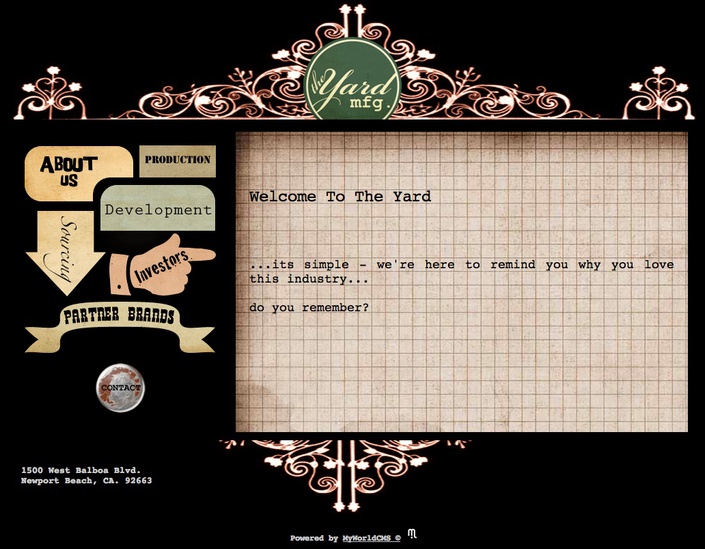Follow the MyWorldCMS link
This screenshot has height=549, width=705.
[x=366, y=538]
